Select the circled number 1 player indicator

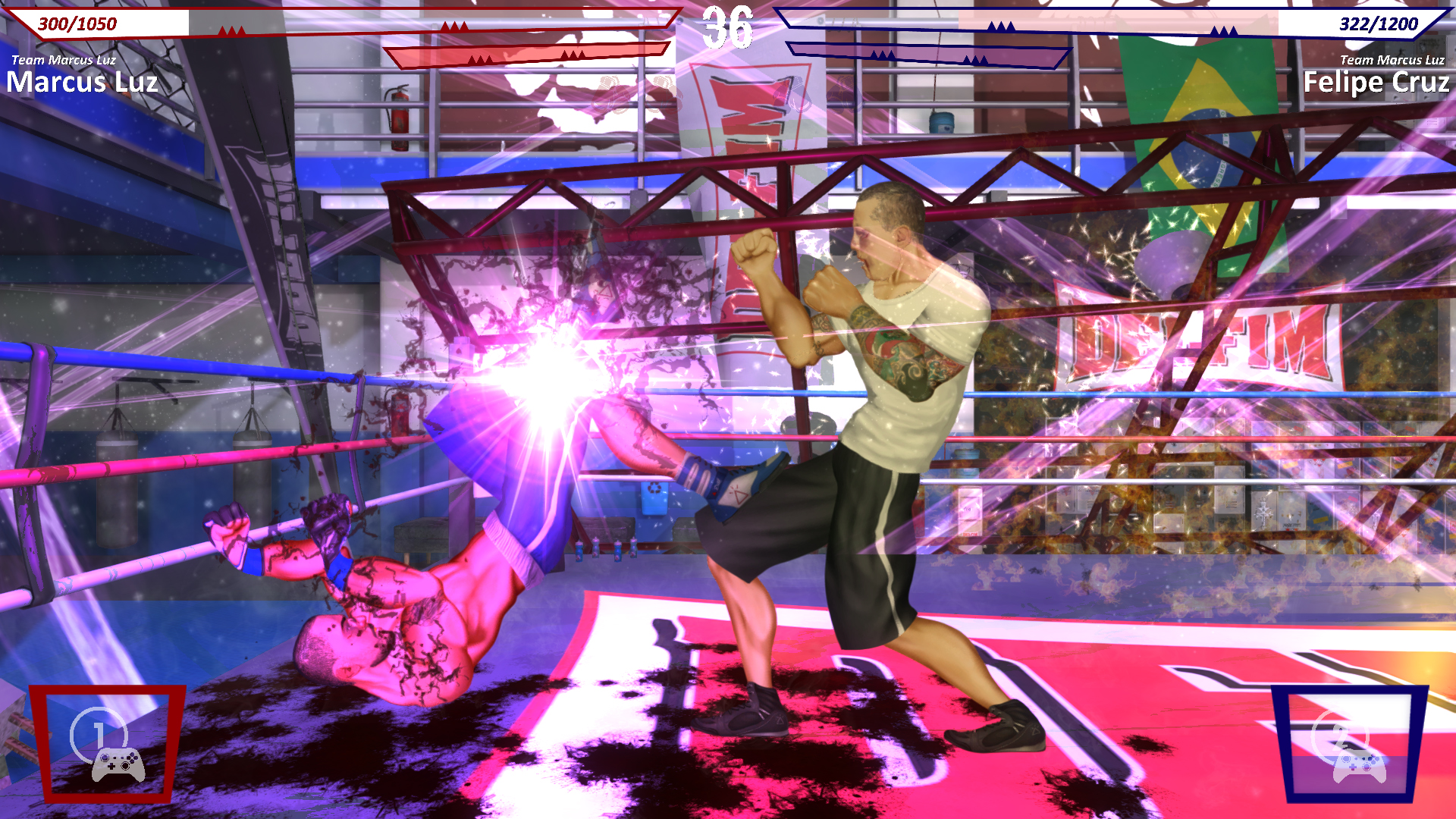101,733
